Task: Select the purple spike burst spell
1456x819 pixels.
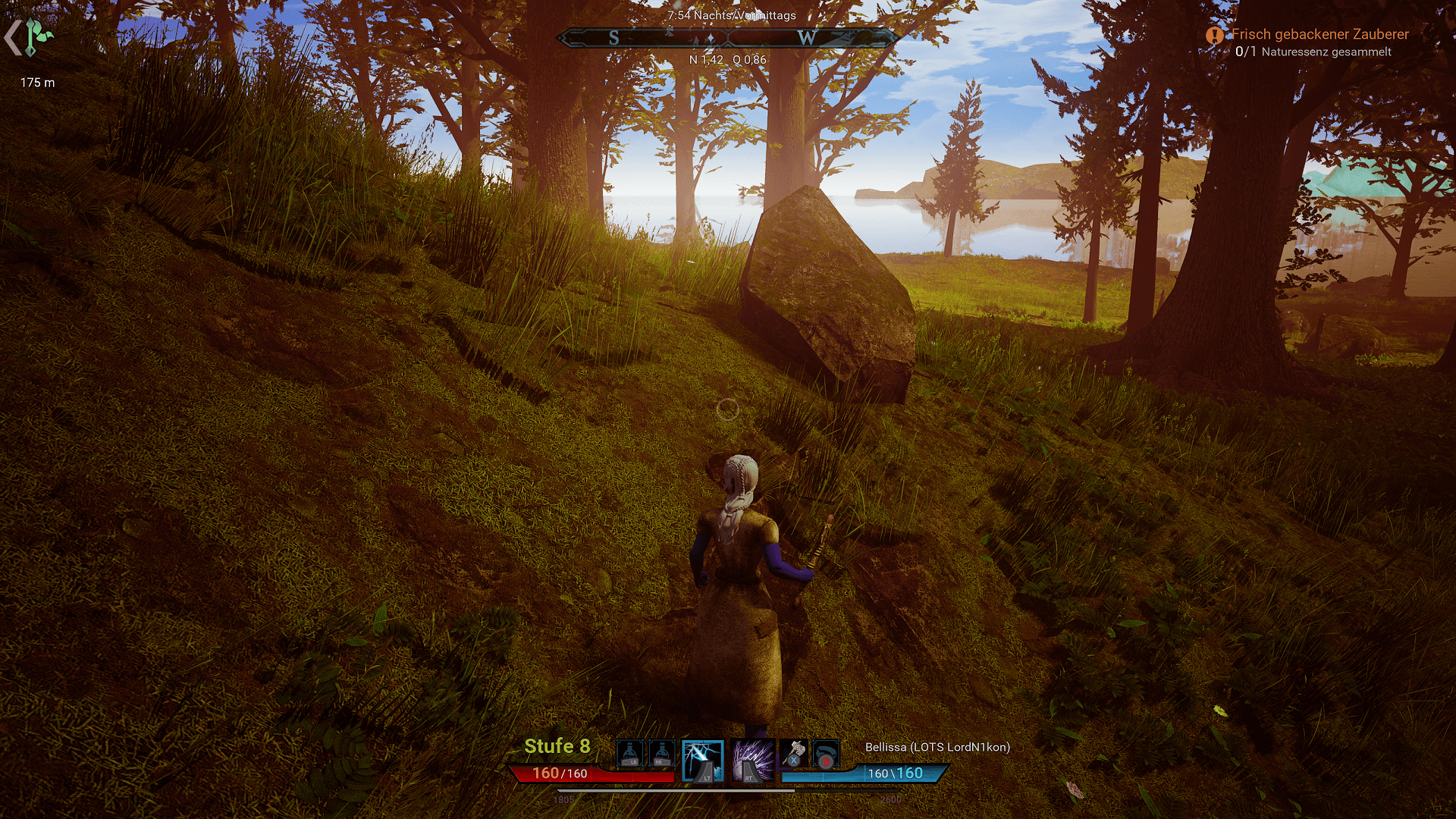Action: (752, 760)
